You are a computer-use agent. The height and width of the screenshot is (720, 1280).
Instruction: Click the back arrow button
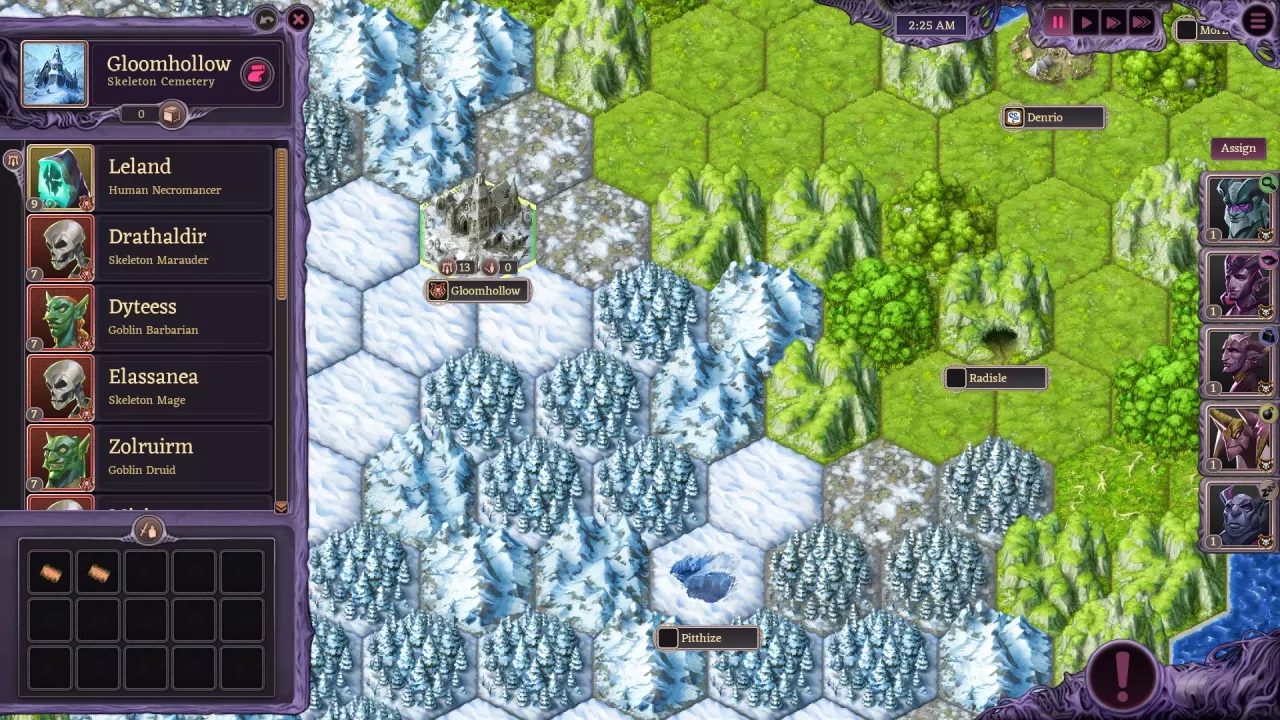coord(266,19)
